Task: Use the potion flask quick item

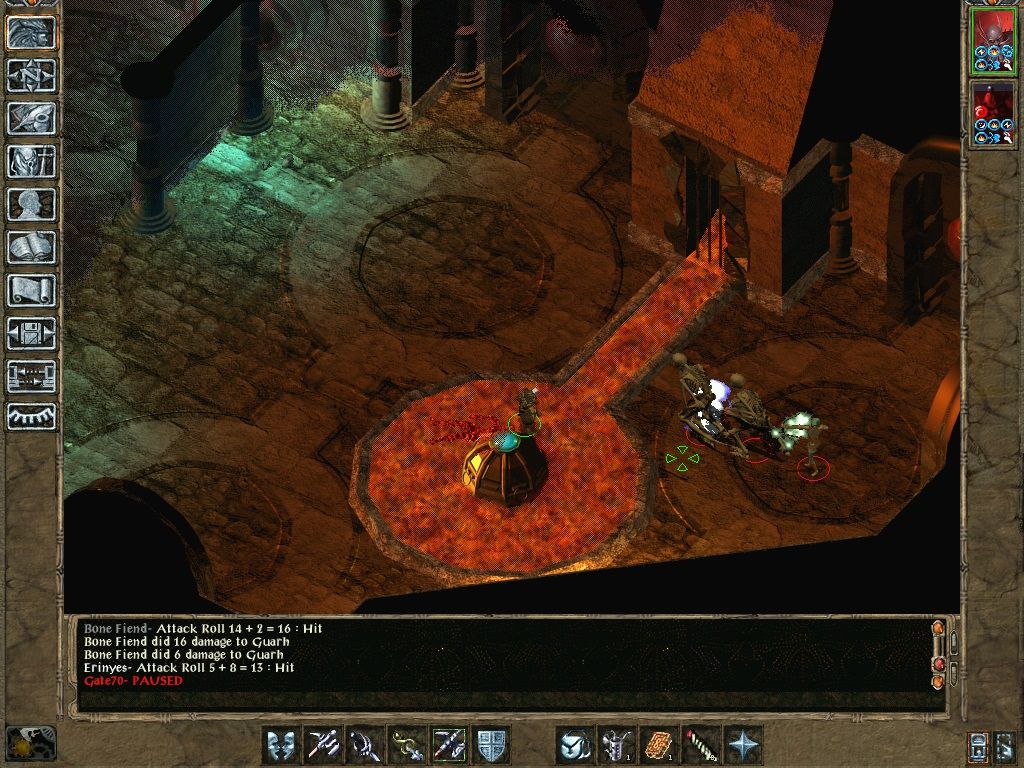Action: coord(617,745)
